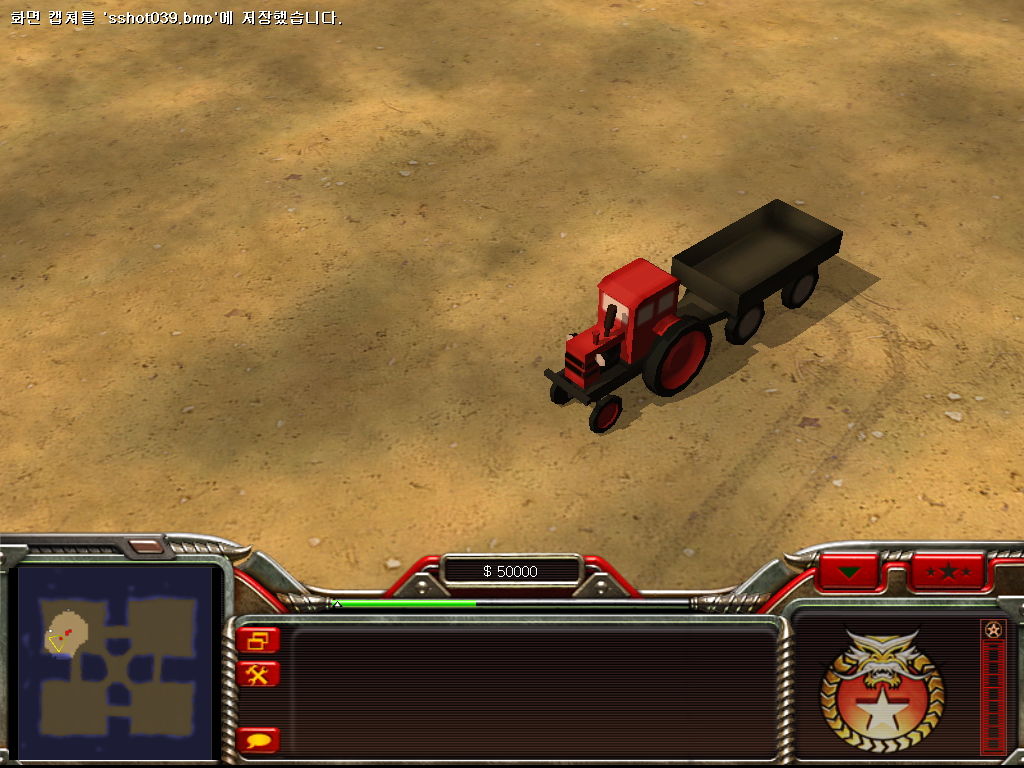The width and height of the screenshot is (1024, 768).
Task: Open the General's Powers three-star button
Action: (947, 572)
